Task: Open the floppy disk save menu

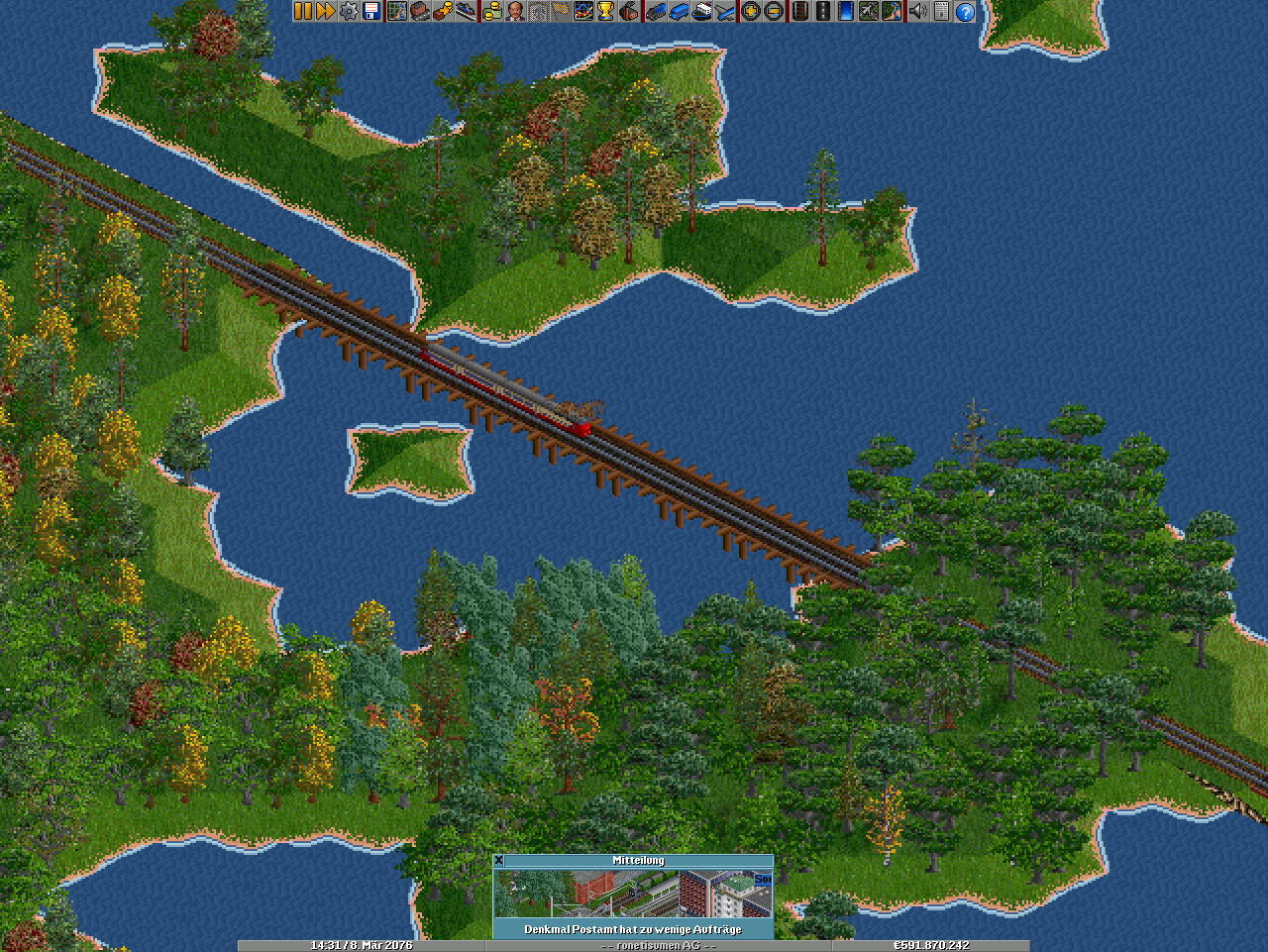Action: (371, 11)
